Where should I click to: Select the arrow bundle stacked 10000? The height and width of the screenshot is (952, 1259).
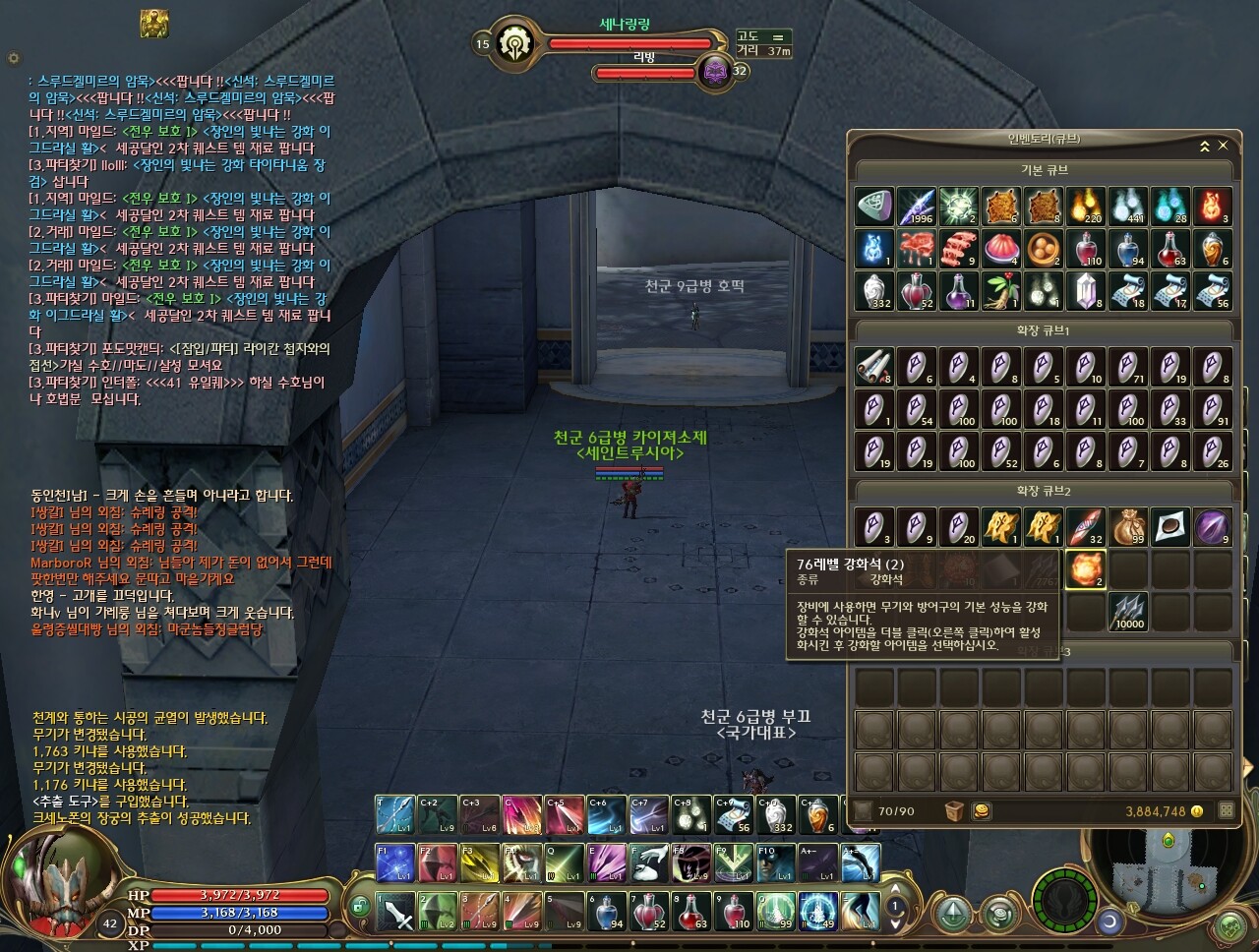pos(1128,612)
